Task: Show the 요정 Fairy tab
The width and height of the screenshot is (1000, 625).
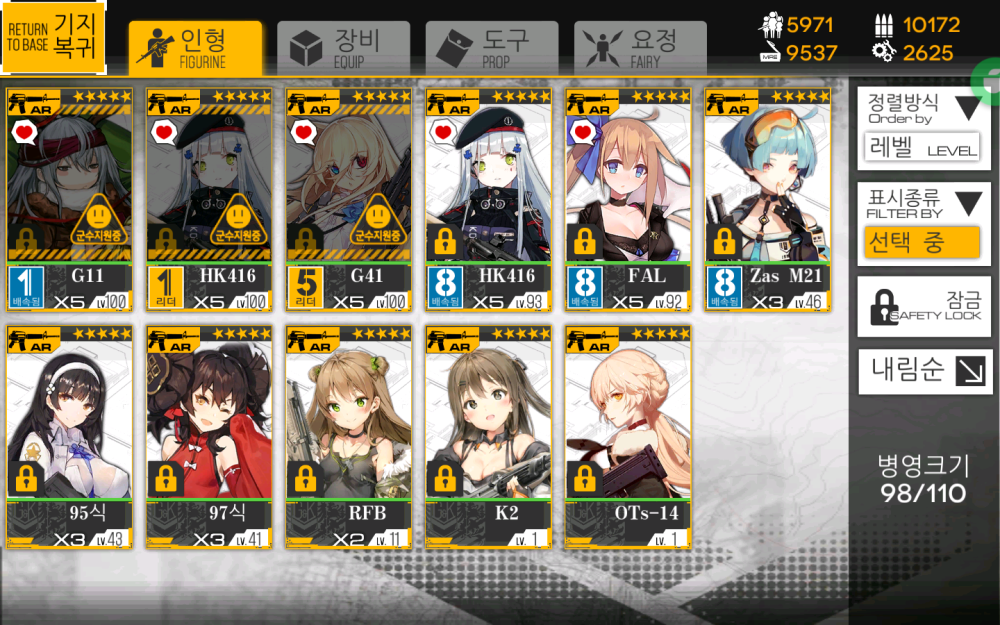Action: [640, 46]
